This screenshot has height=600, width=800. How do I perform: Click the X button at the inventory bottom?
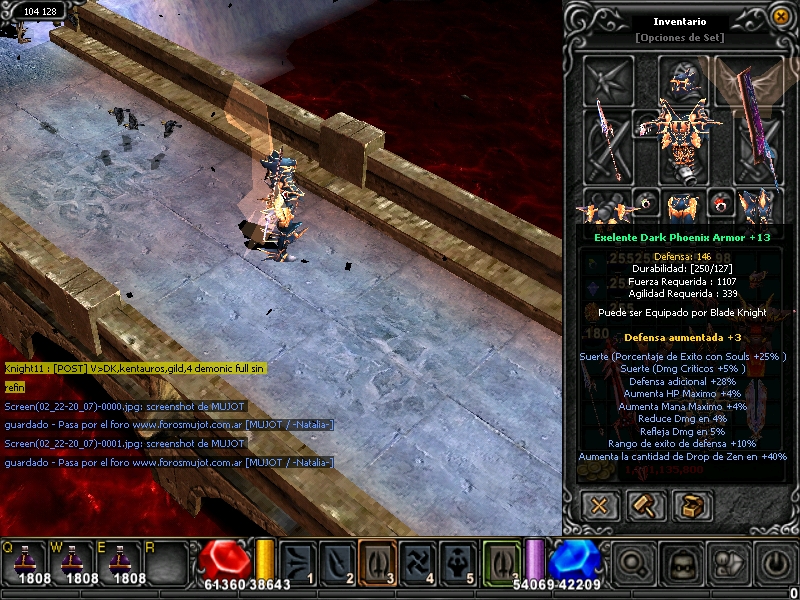pyautogui.click(x=599, y=505)
